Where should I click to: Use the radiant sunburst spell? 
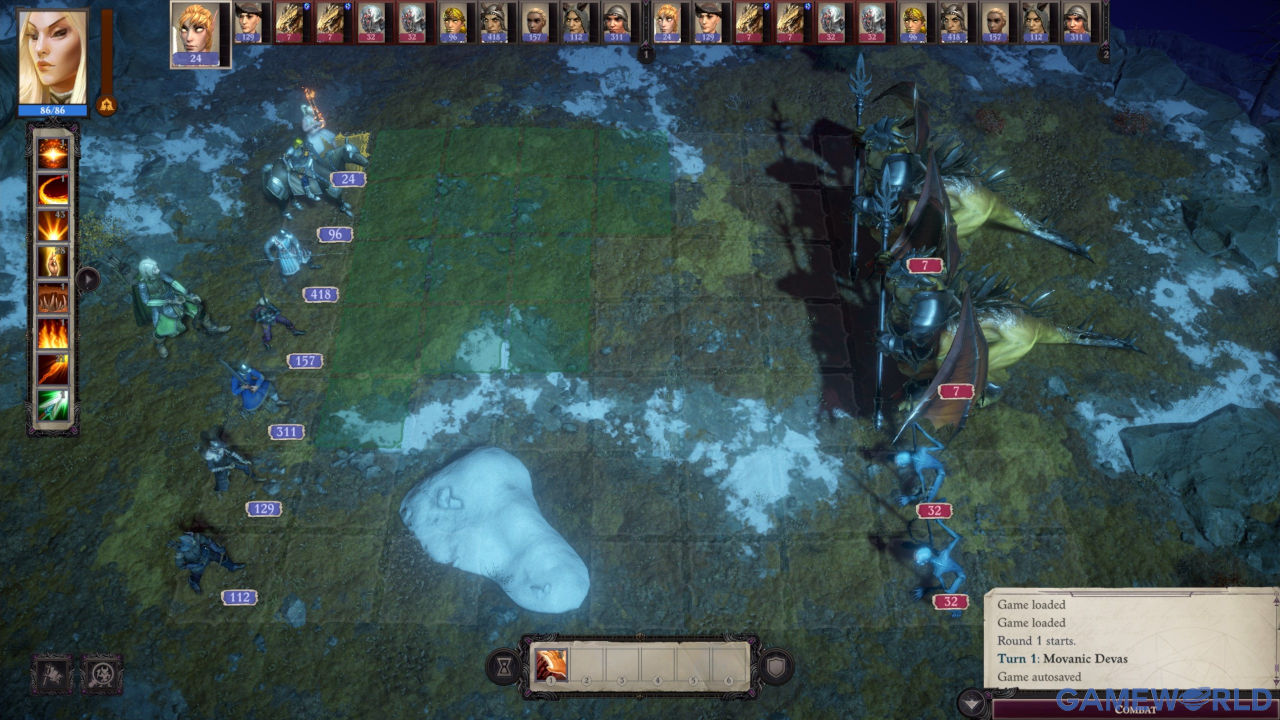point(53,225)
